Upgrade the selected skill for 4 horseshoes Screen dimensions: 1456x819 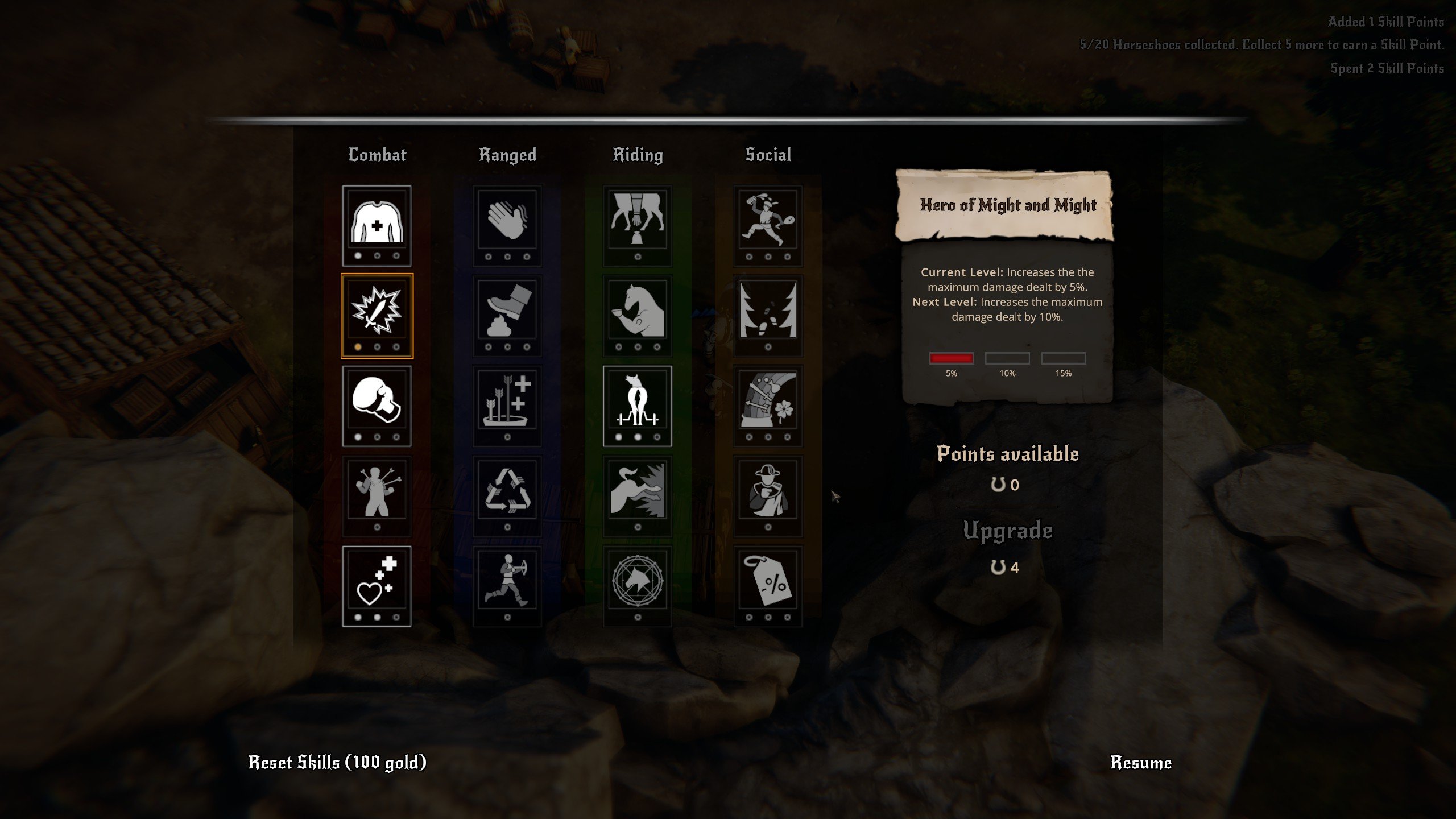tap(1007, 545)
